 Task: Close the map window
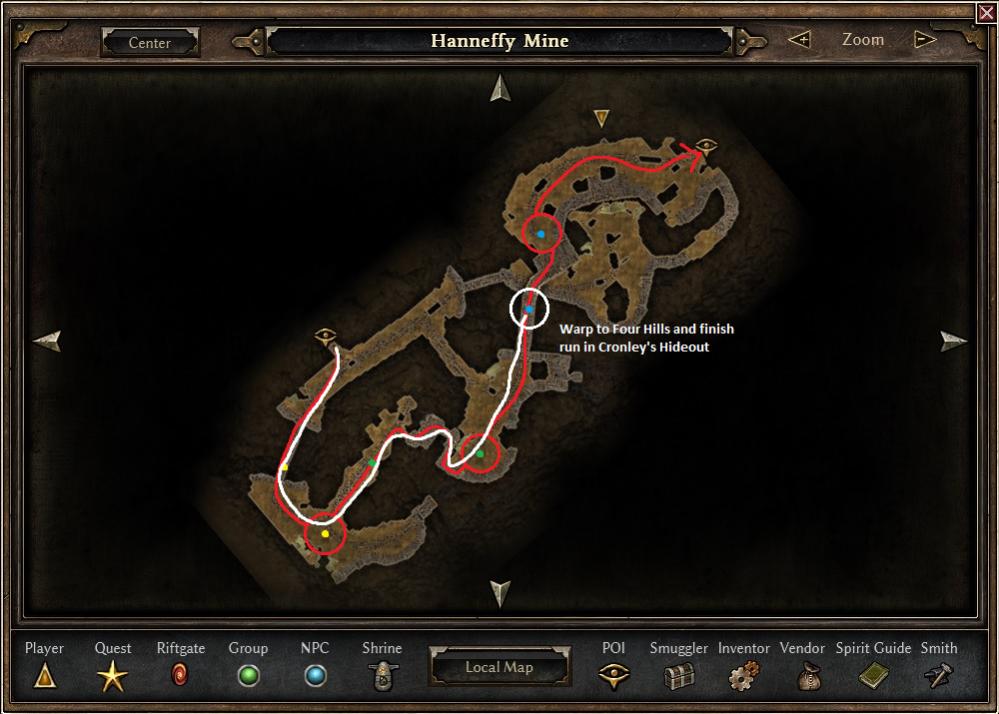986,12
